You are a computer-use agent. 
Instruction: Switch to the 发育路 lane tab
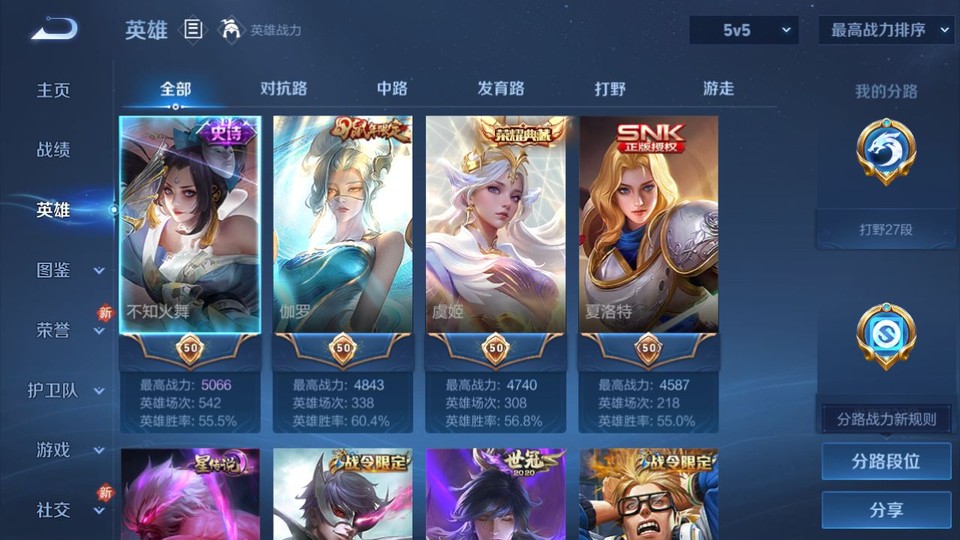pos(501,89)
